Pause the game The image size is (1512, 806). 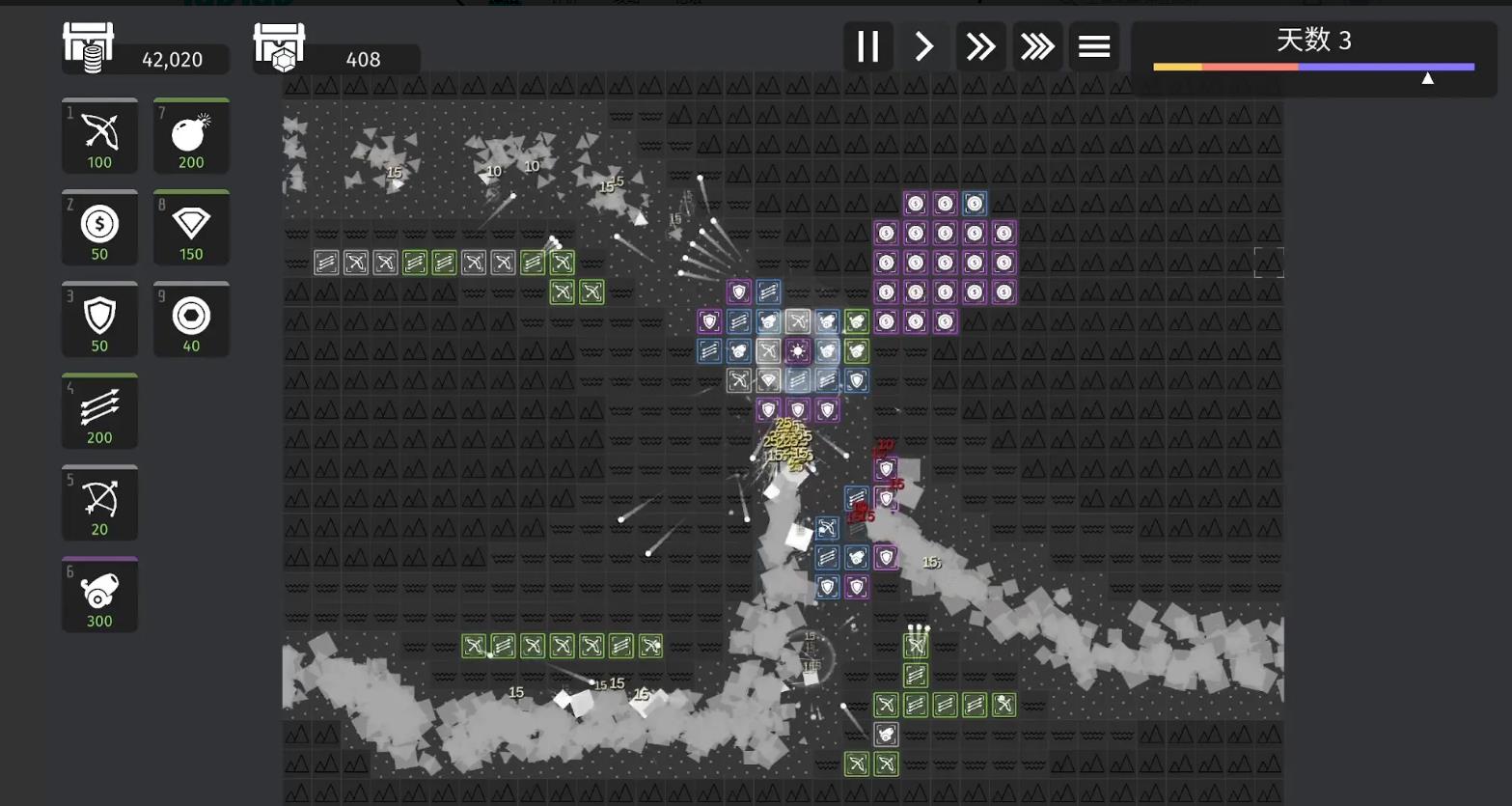(867, 46)
